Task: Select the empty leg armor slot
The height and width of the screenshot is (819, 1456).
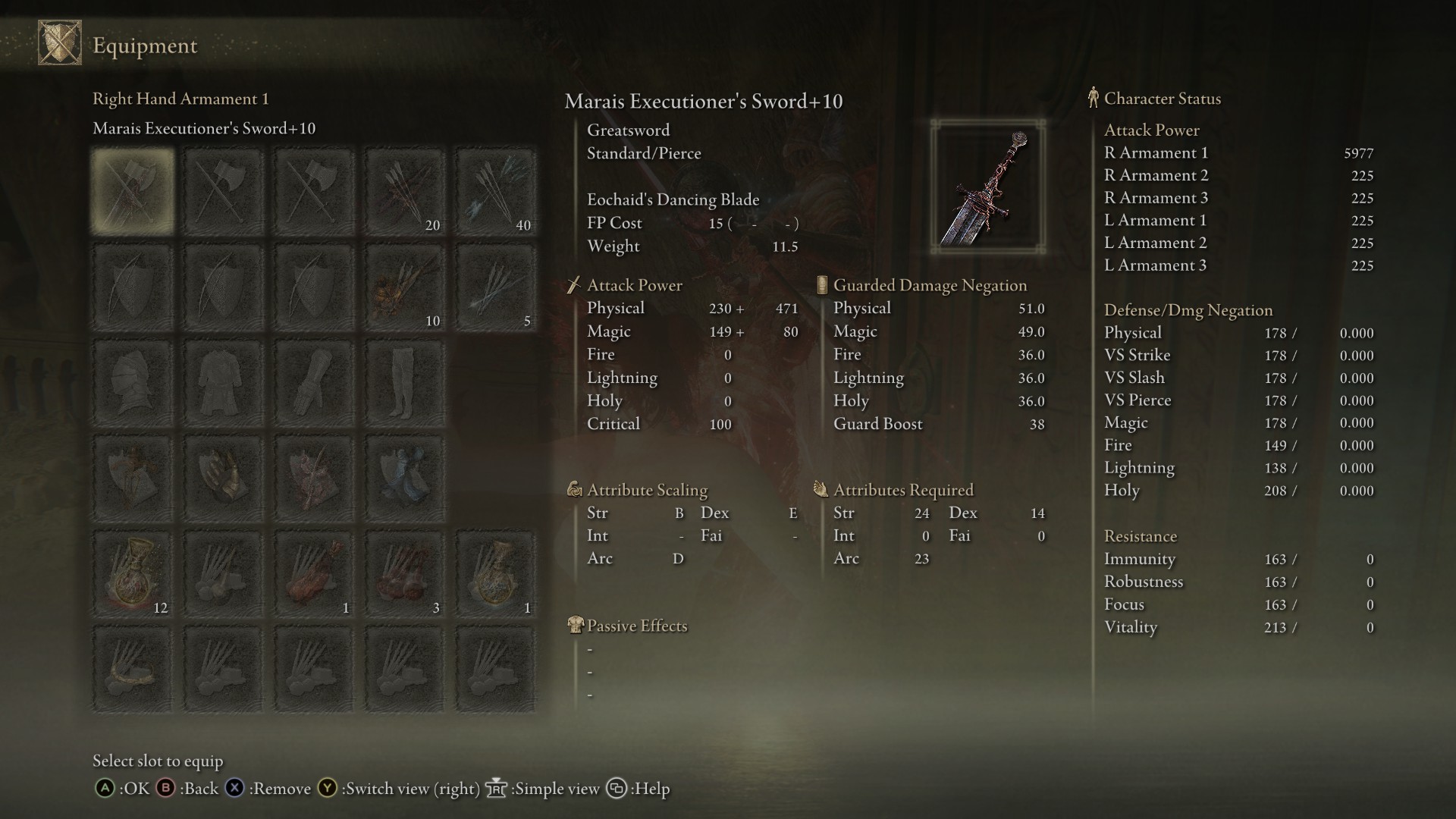Action: [405, 383]
